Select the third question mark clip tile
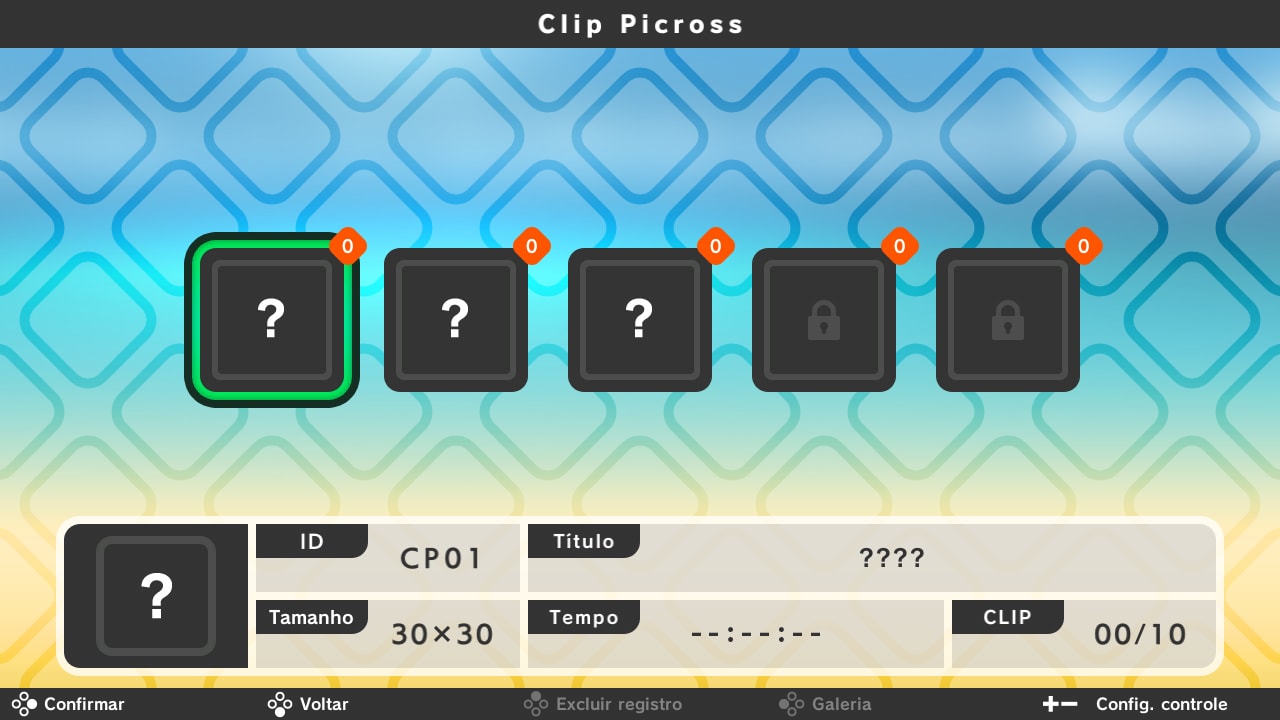Viewport: 1280px width, 720px height. point(640,319)
